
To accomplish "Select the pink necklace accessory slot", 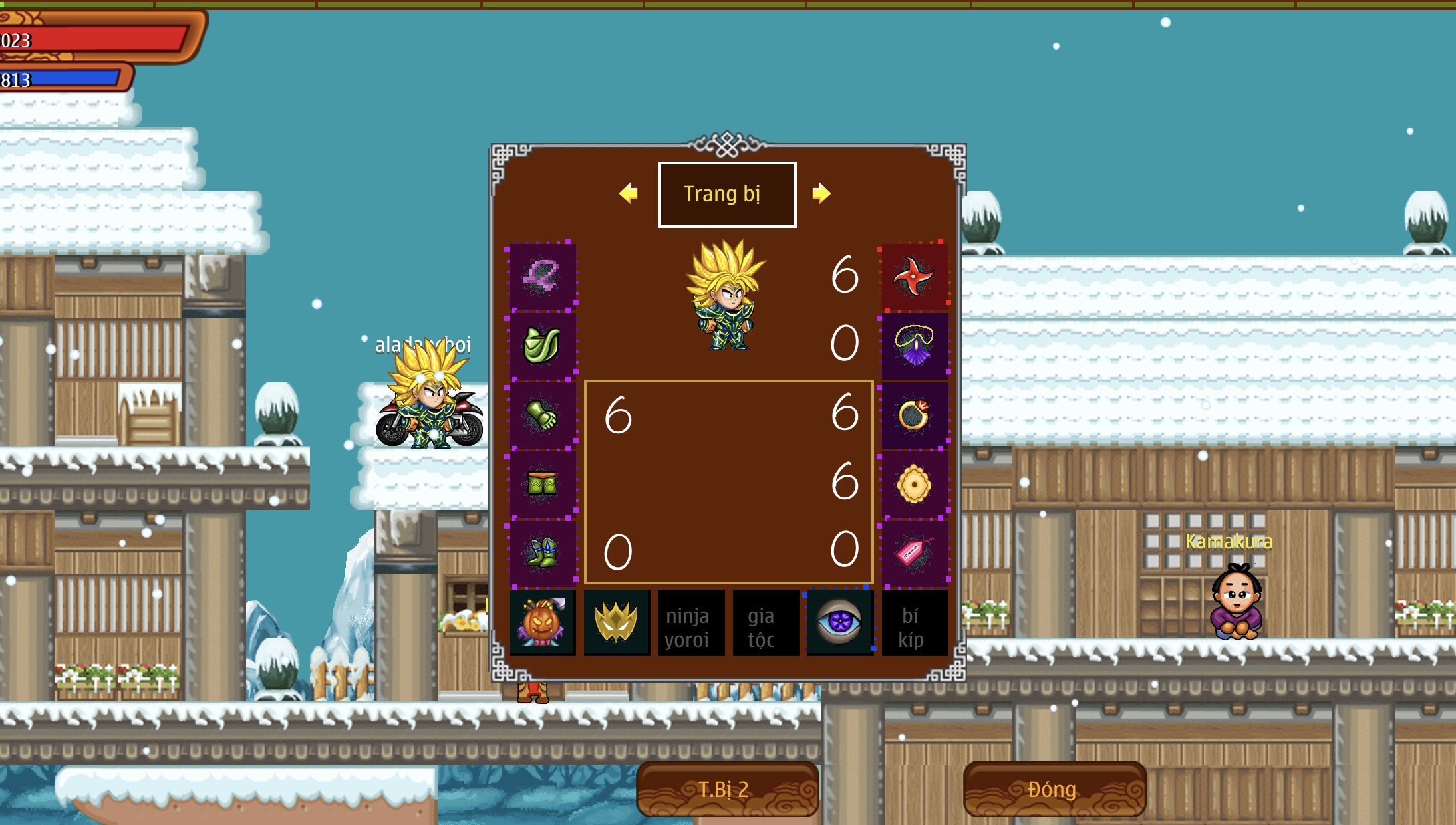I will click(541, 276).
